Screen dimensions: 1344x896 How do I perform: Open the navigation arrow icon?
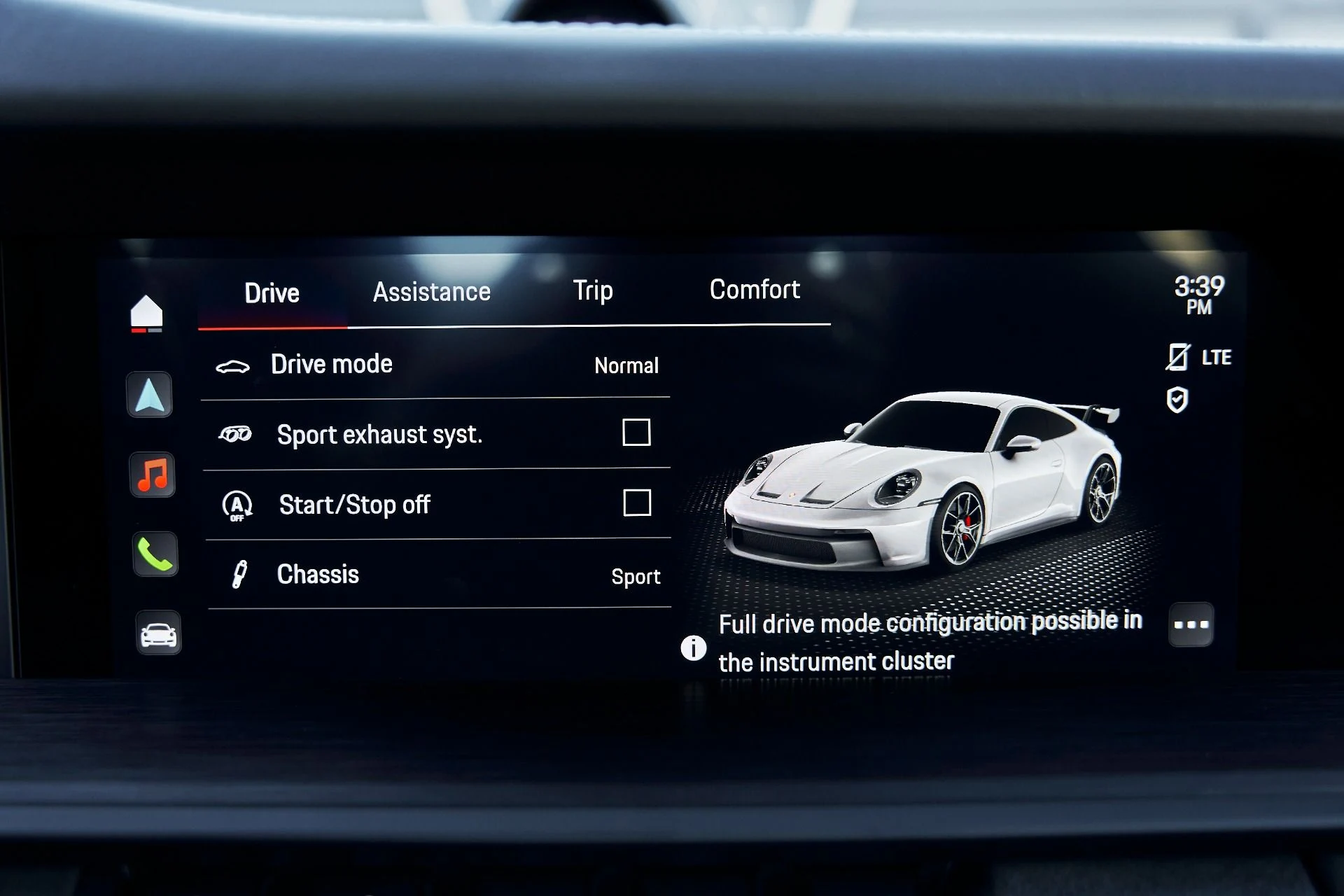(150, 395)
